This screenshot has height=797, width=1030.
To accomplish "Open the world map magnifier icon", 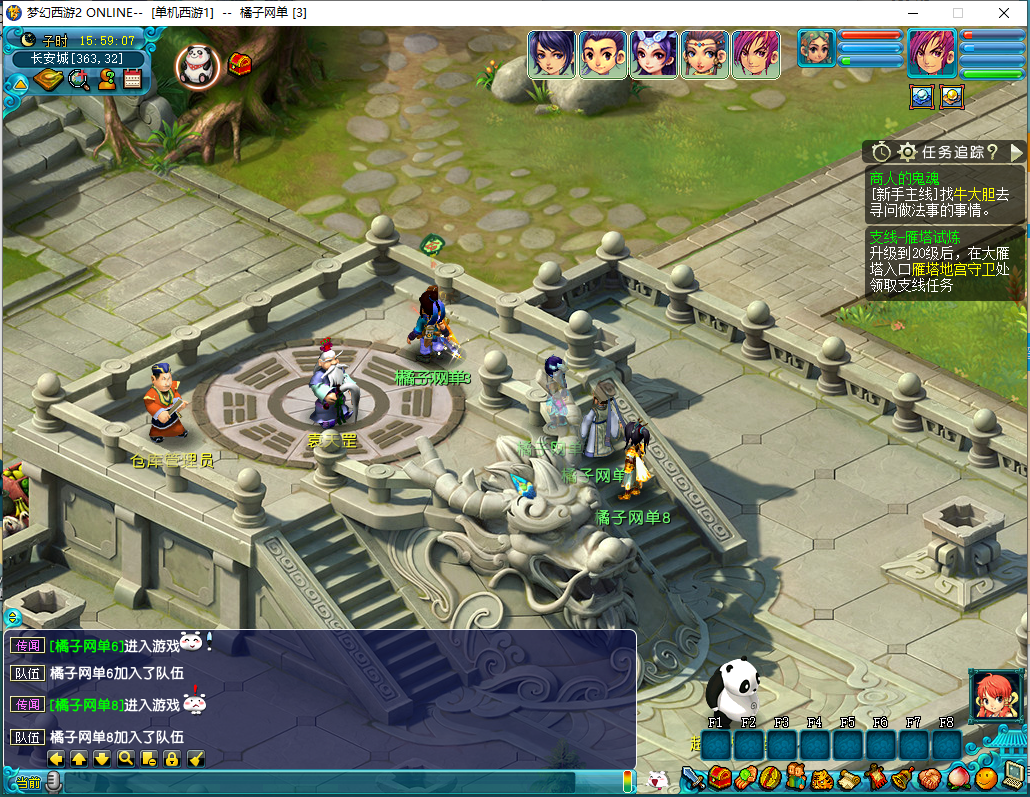I will tap(79, 80).
